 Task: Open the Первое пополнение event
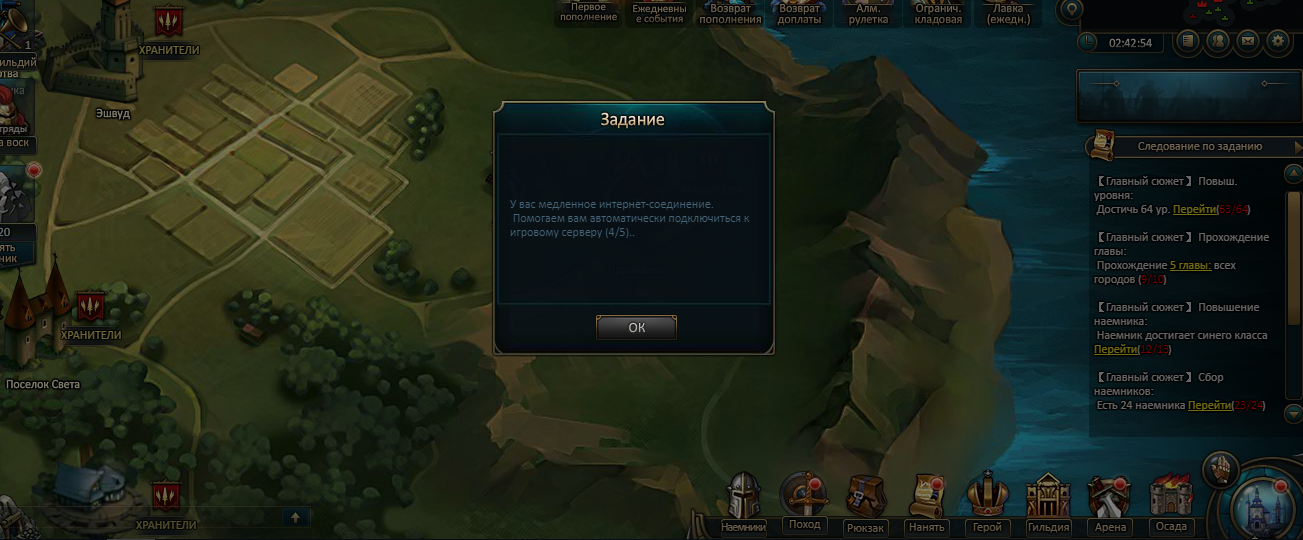[588, 12]
